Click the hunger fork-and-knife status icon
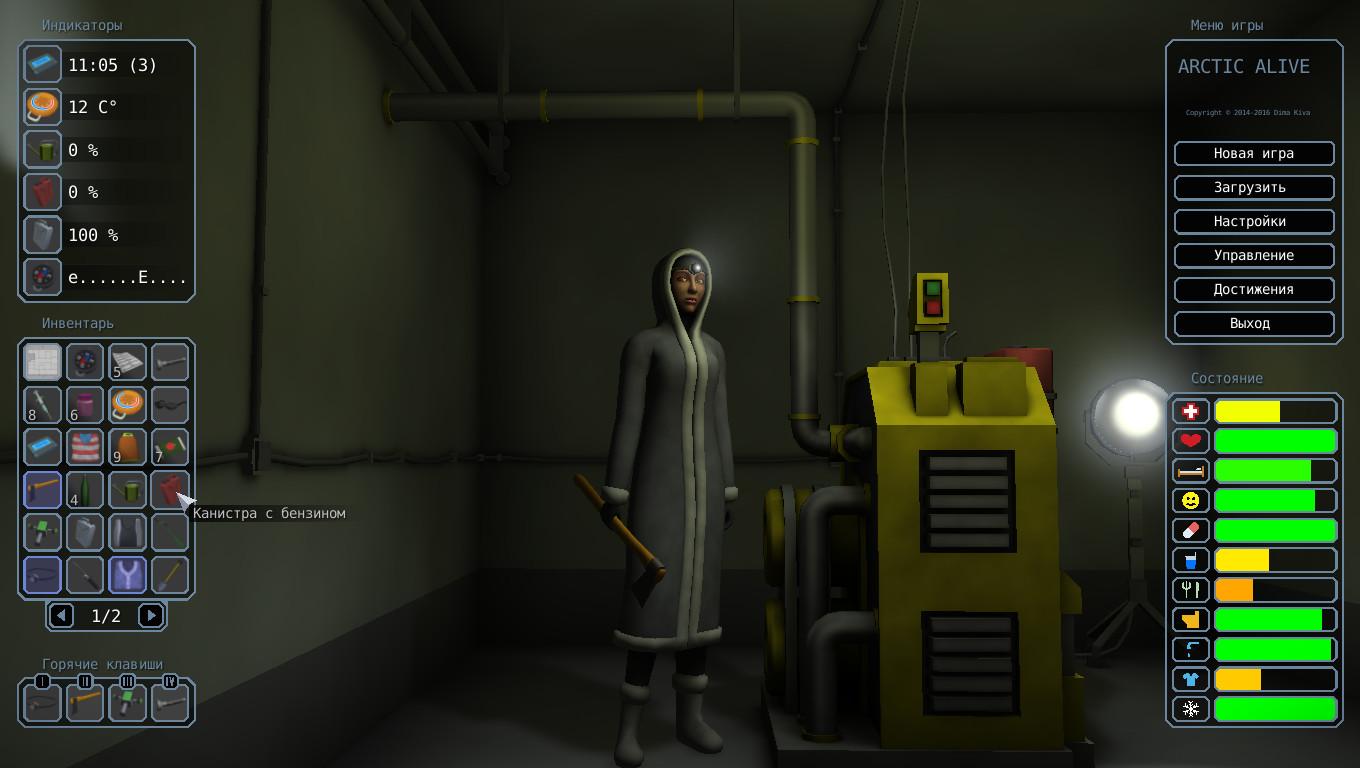 (1191, 590)
